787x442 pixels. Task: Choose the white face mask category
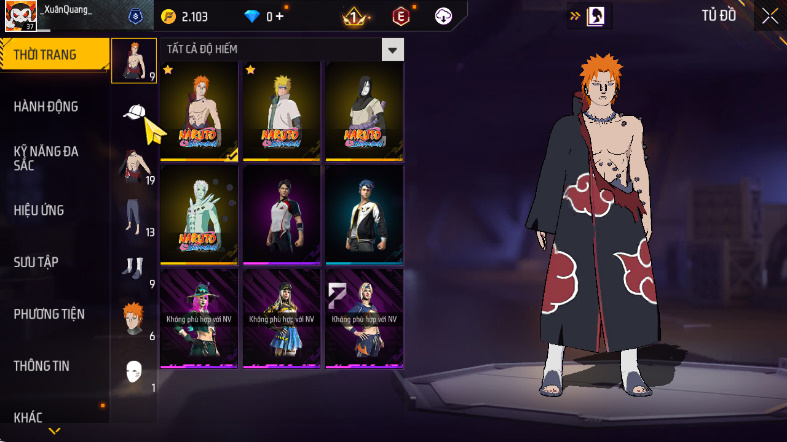(x=134, y=372)
